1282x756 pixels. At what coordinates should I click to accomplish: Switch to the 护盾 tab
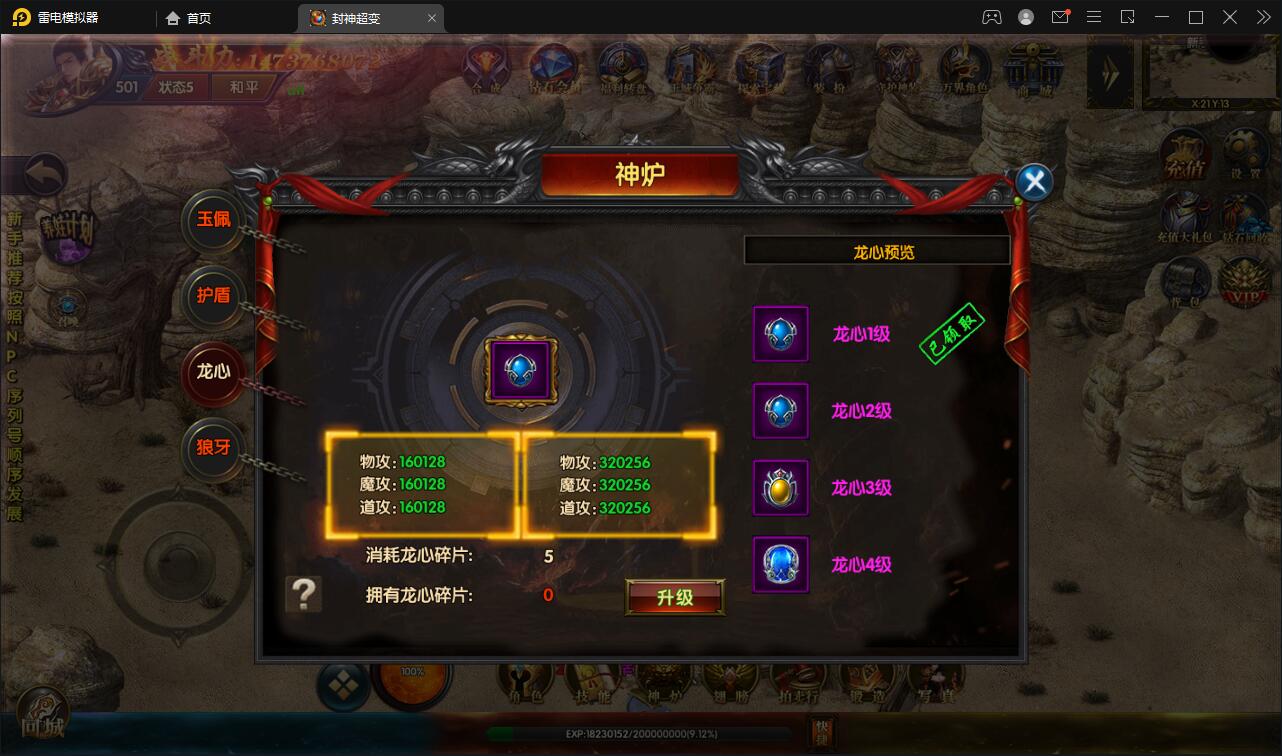coord(213,296)
